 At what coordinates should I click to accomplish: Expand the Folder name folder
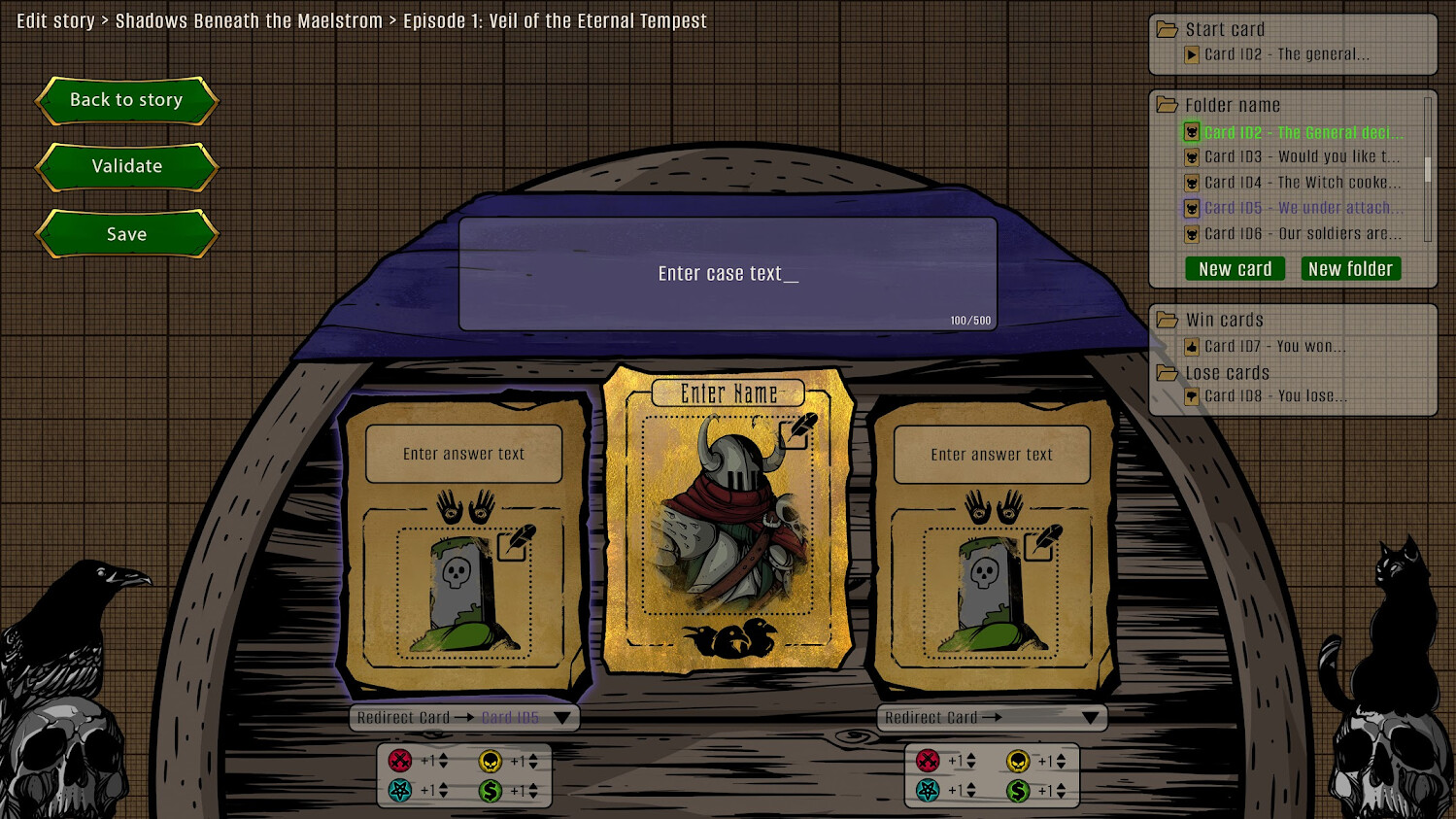[1168, 104]
